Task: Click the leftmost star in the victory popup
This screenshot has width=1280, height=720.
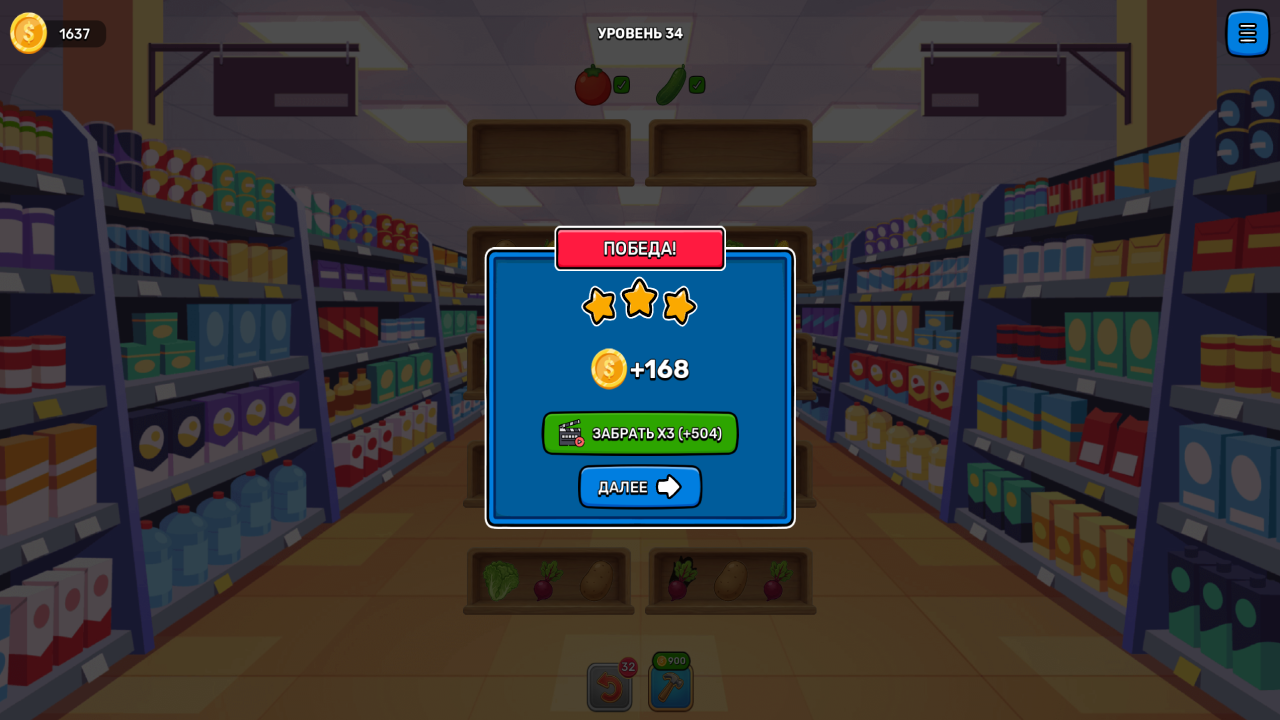Action: pyautogui.click(x=598, y=307)
